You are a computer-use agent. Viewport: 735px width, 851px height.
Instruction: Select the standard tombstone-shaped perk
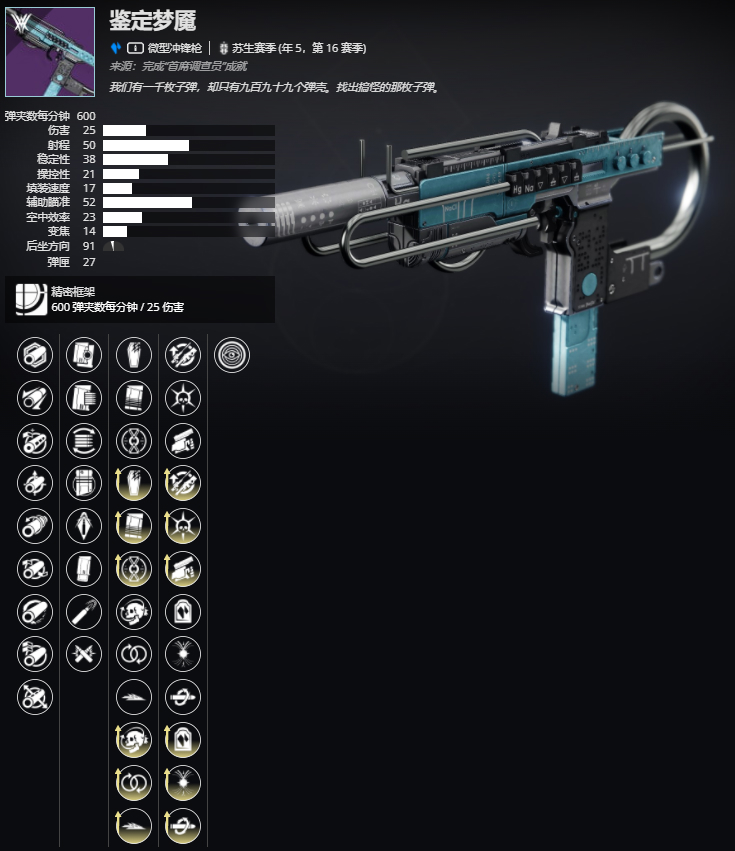183,612
